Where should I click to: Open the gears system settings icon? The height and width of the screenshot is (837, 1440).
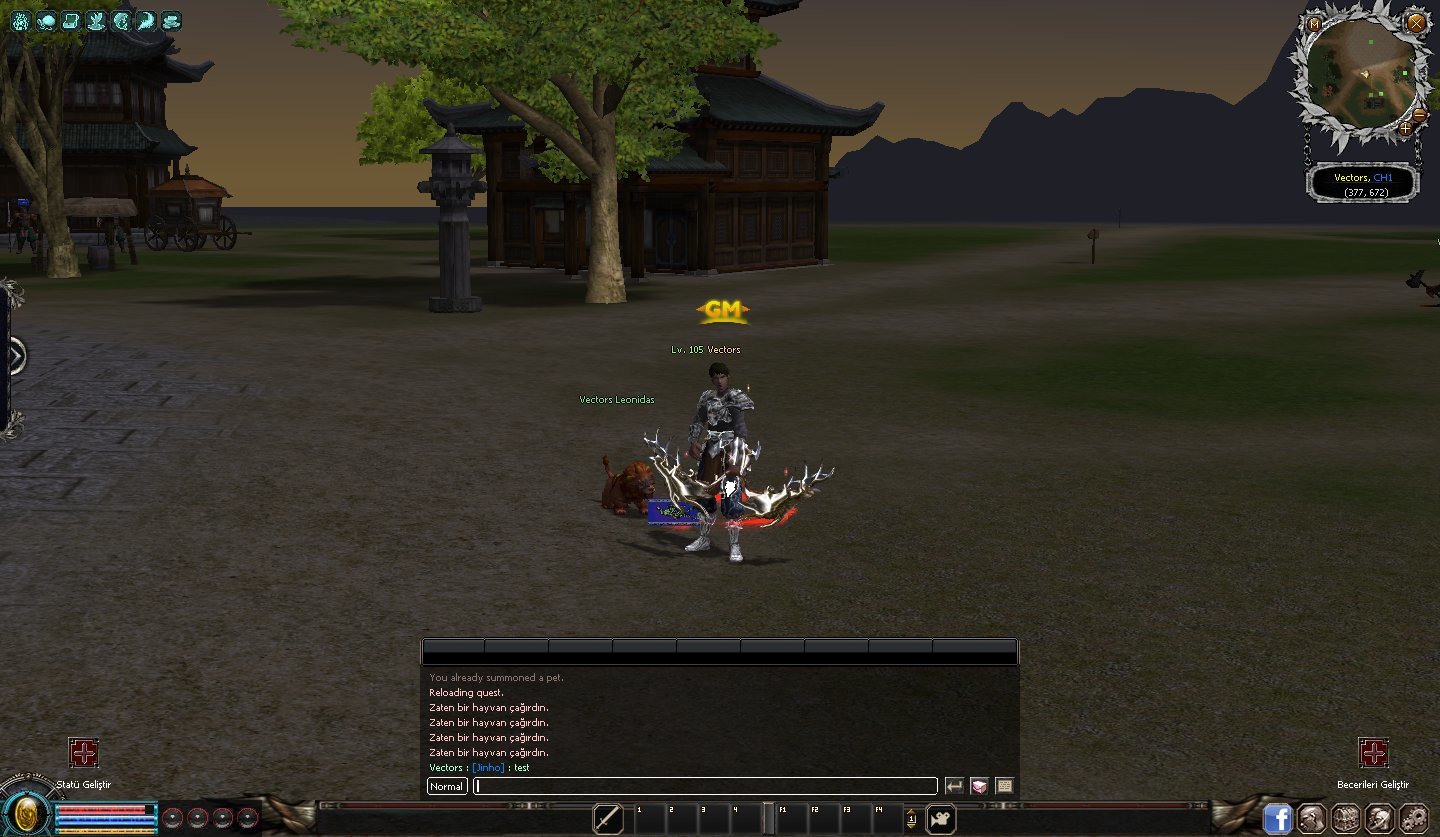click(x=1413, y=819)
